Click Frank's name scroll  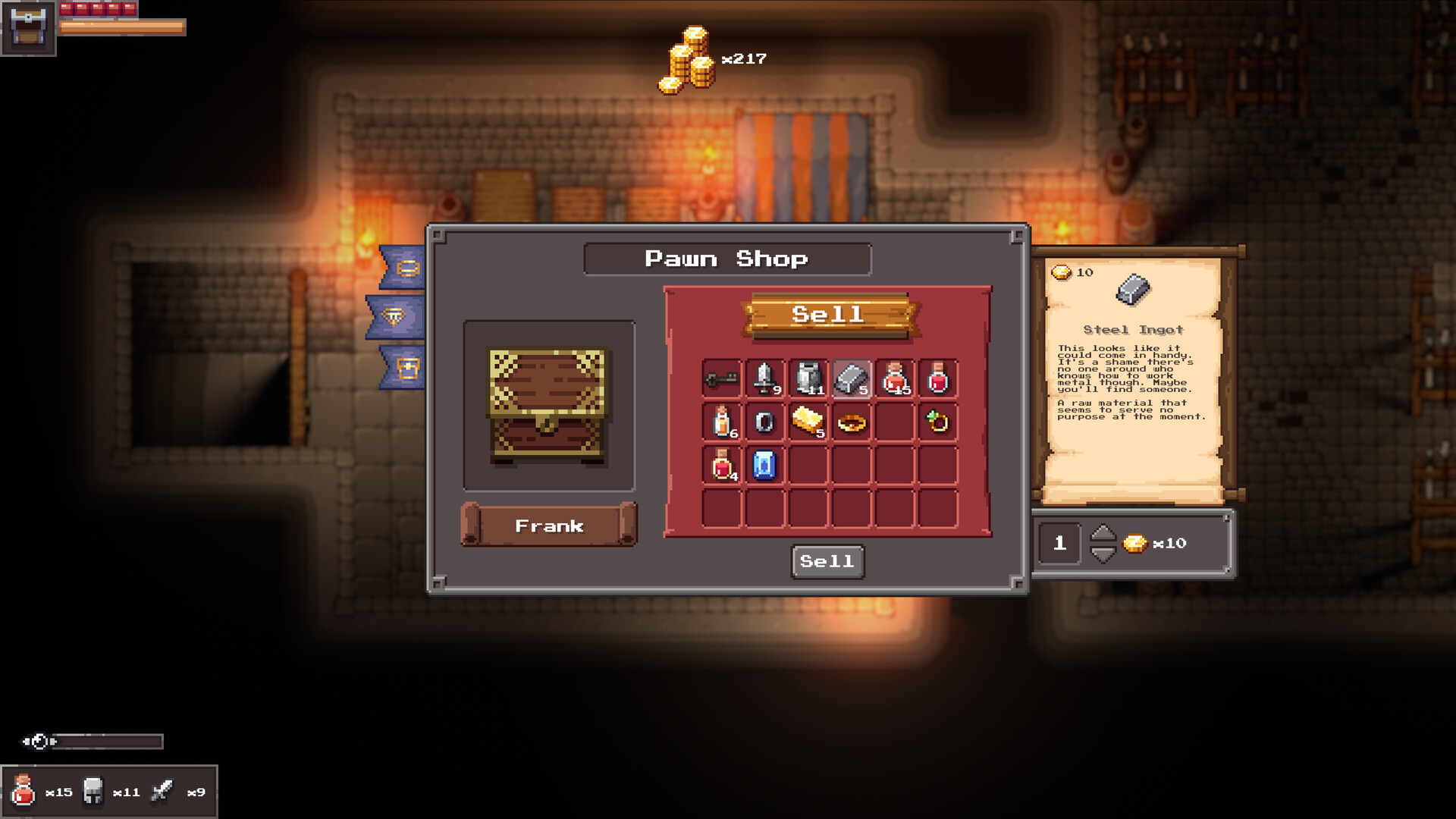point(549,524)
